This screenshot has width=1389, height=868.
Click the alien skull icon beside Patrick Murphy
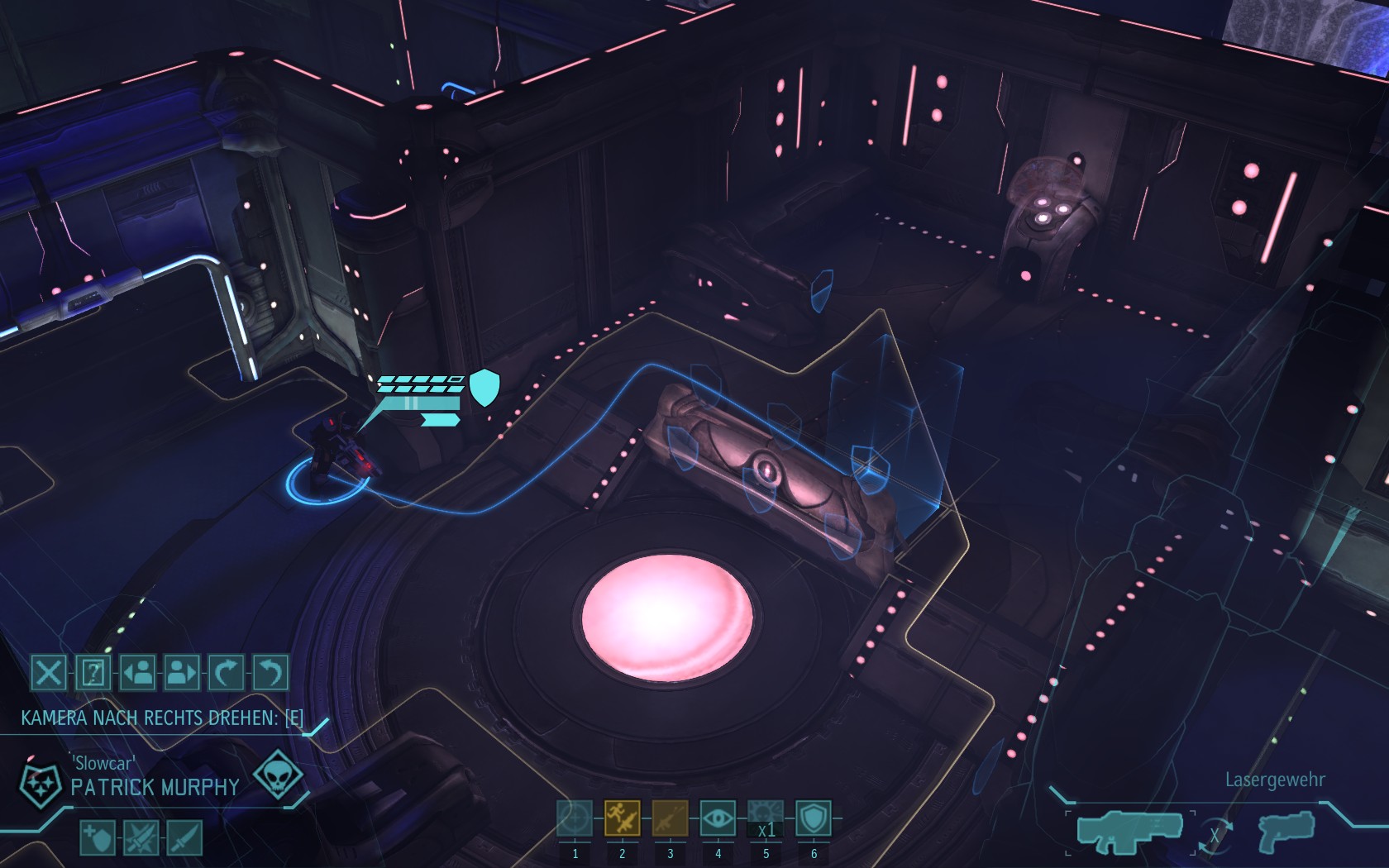tap(277, 775)
